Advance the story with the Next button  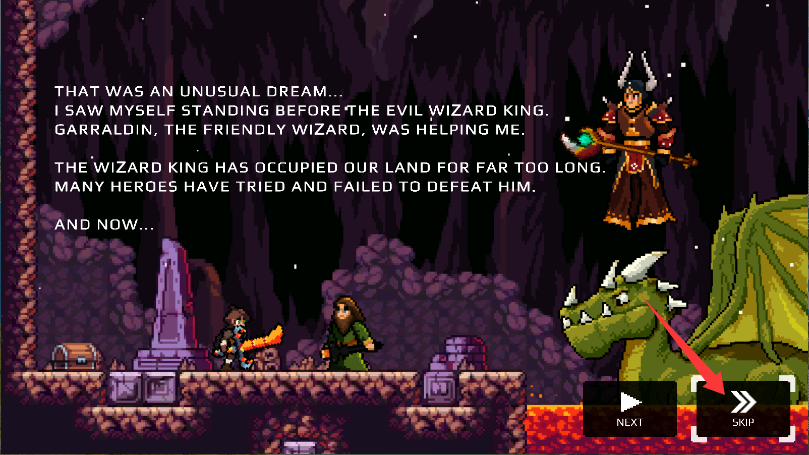tap(629, 408)
